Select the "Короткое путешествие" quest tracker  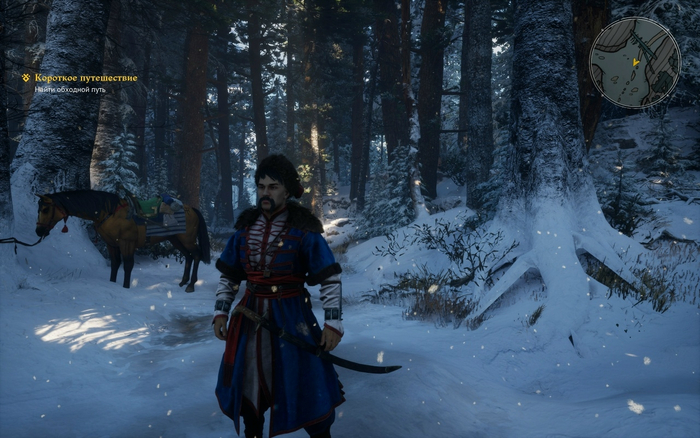point(85,78)
